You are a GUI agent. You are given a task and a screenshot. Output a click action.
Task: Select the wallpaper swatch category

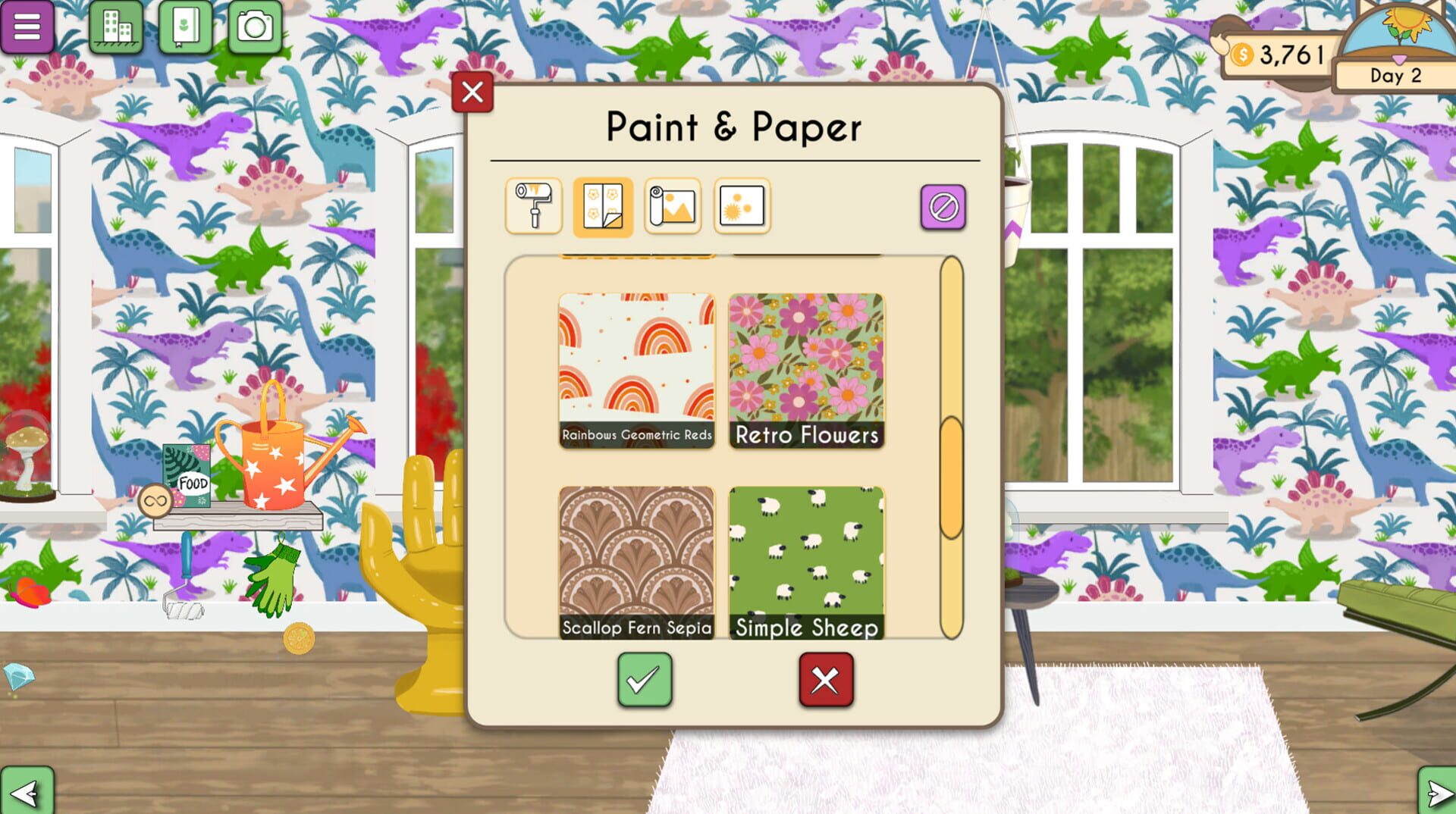point(603,206)
